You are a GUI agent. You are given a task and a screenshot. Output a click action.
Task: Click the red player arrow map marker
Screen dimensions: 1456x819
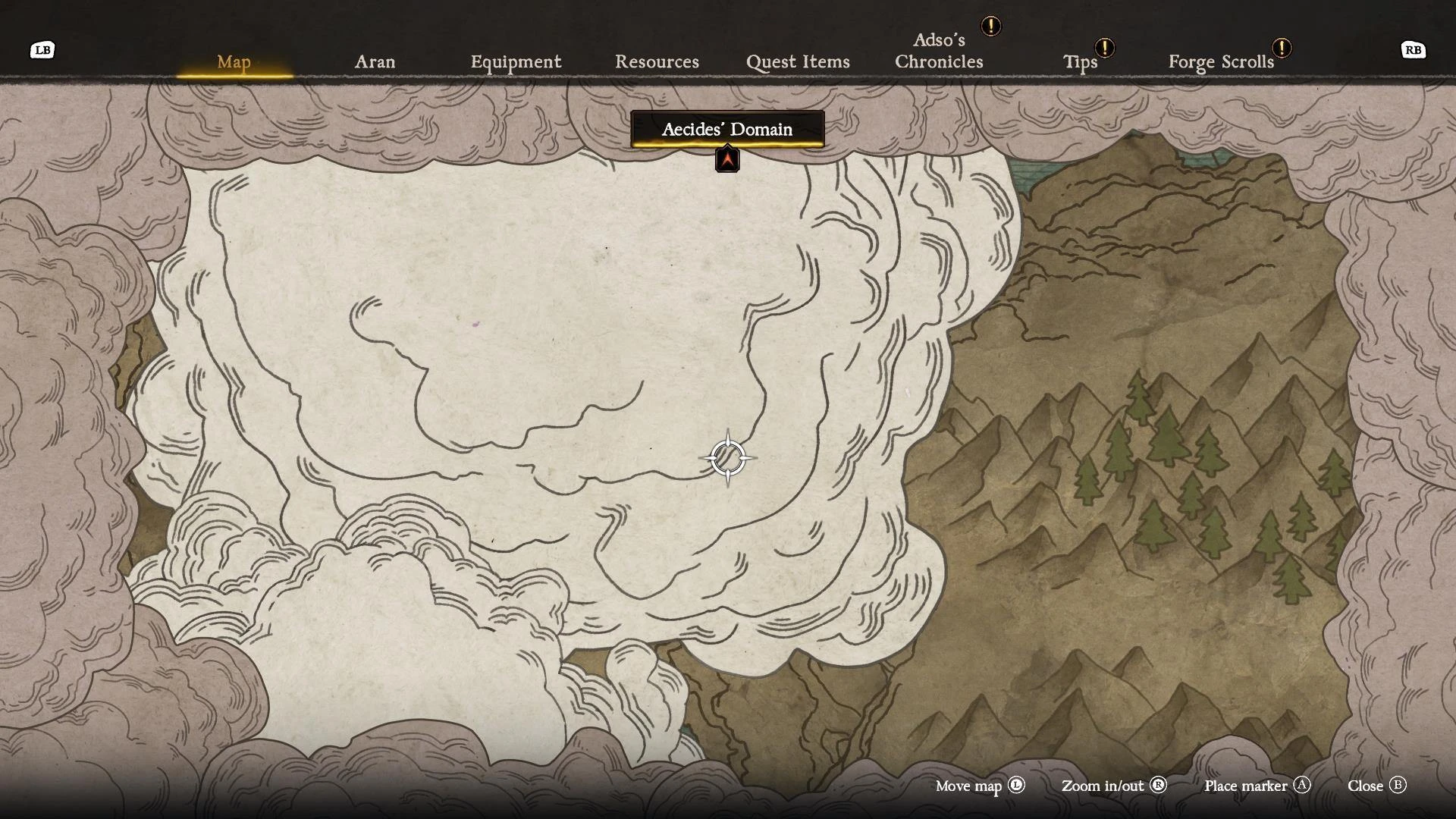click(727, 159)
